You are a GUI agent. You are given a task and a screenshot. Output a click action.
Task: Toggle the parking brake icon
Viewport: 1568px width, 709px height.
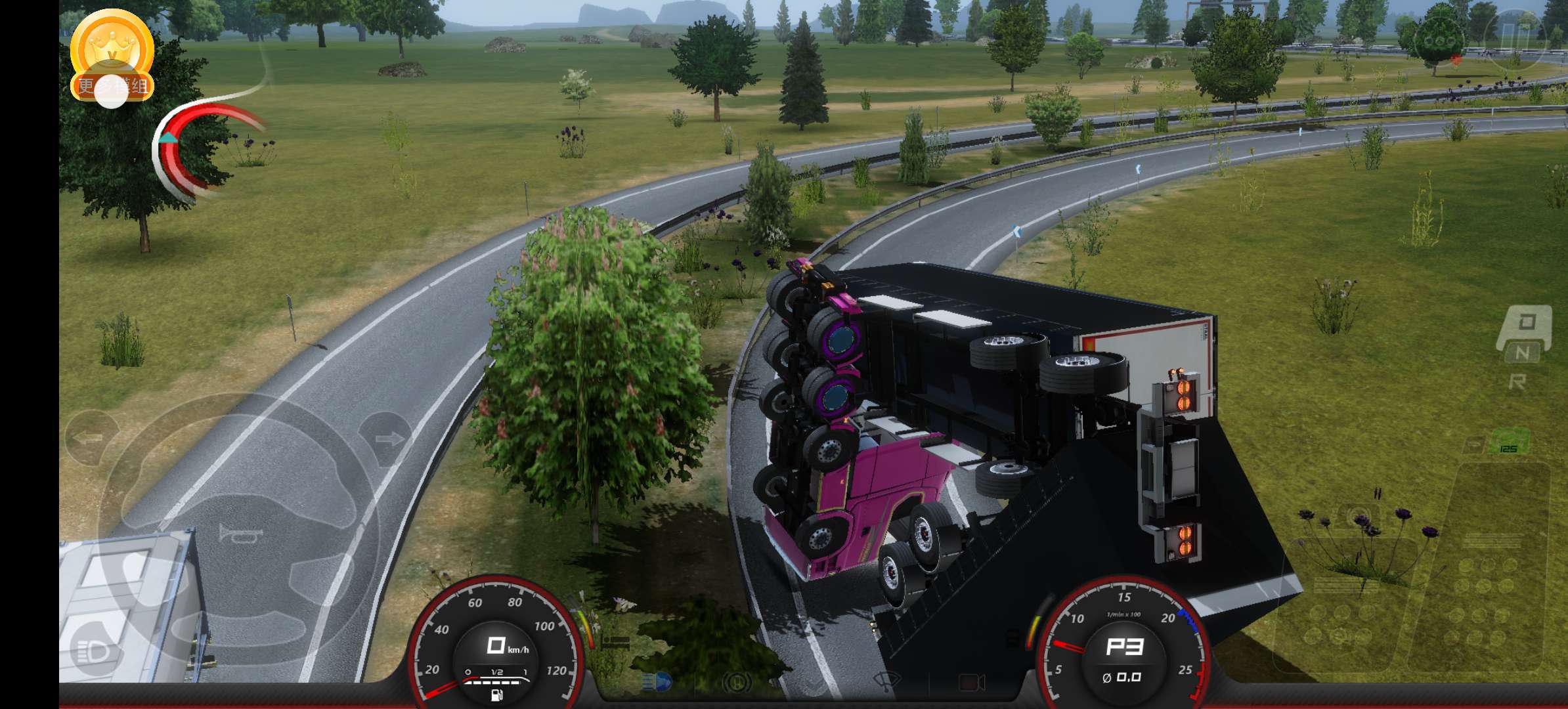coord(737,683)
